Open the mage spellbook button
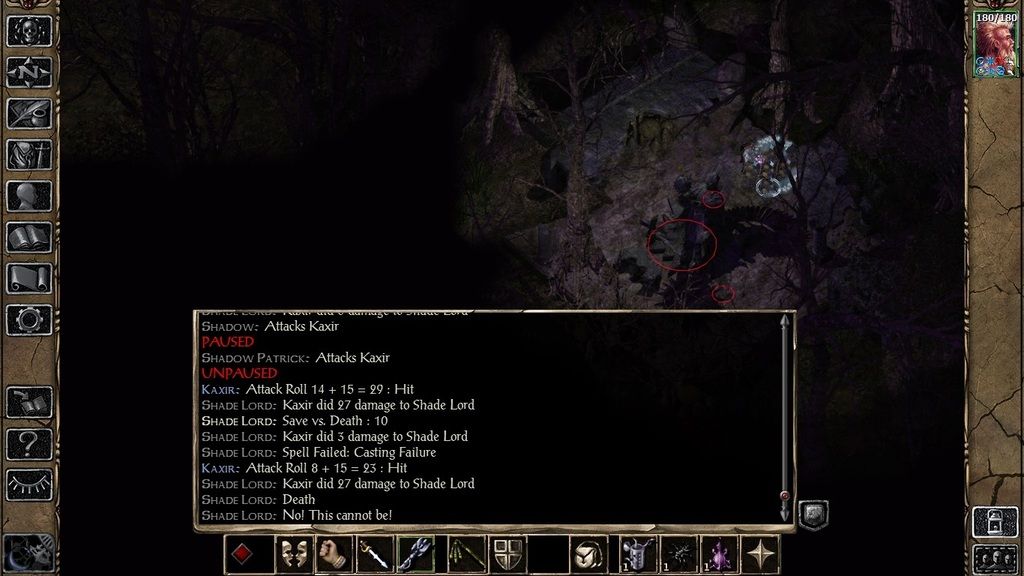1024x576 pixels. [x=29, y=237]
